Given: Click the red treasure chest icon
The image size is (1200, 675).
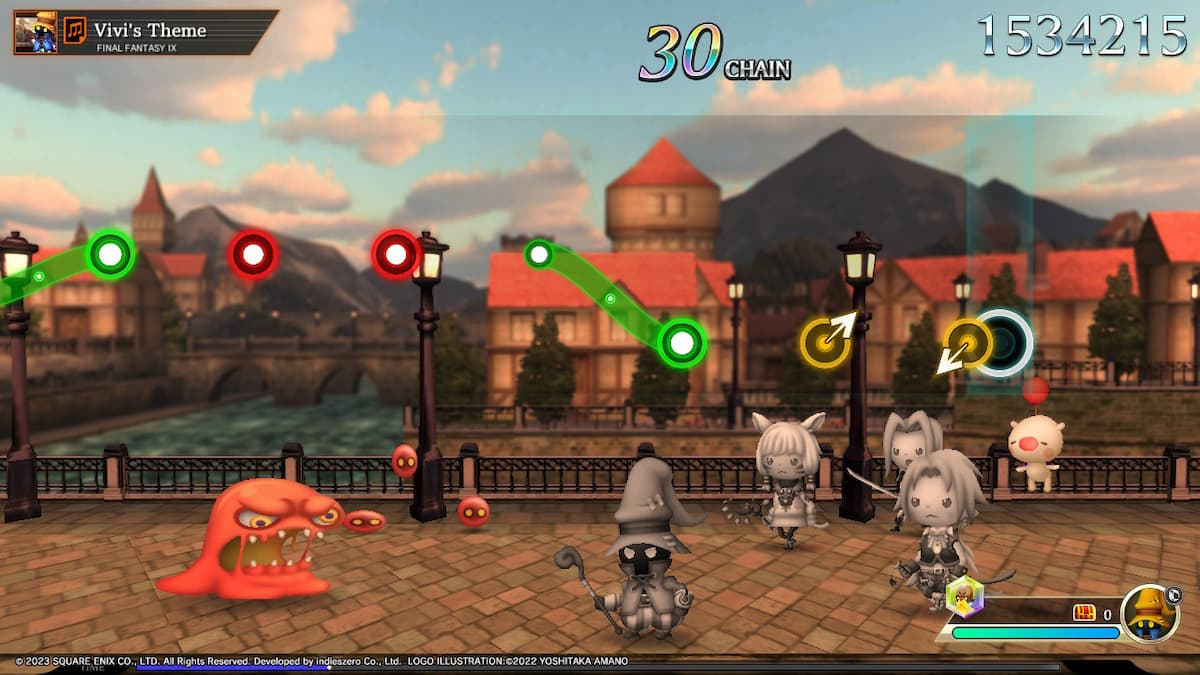Looking at the screenshot, I should (x=1084, y=613).
